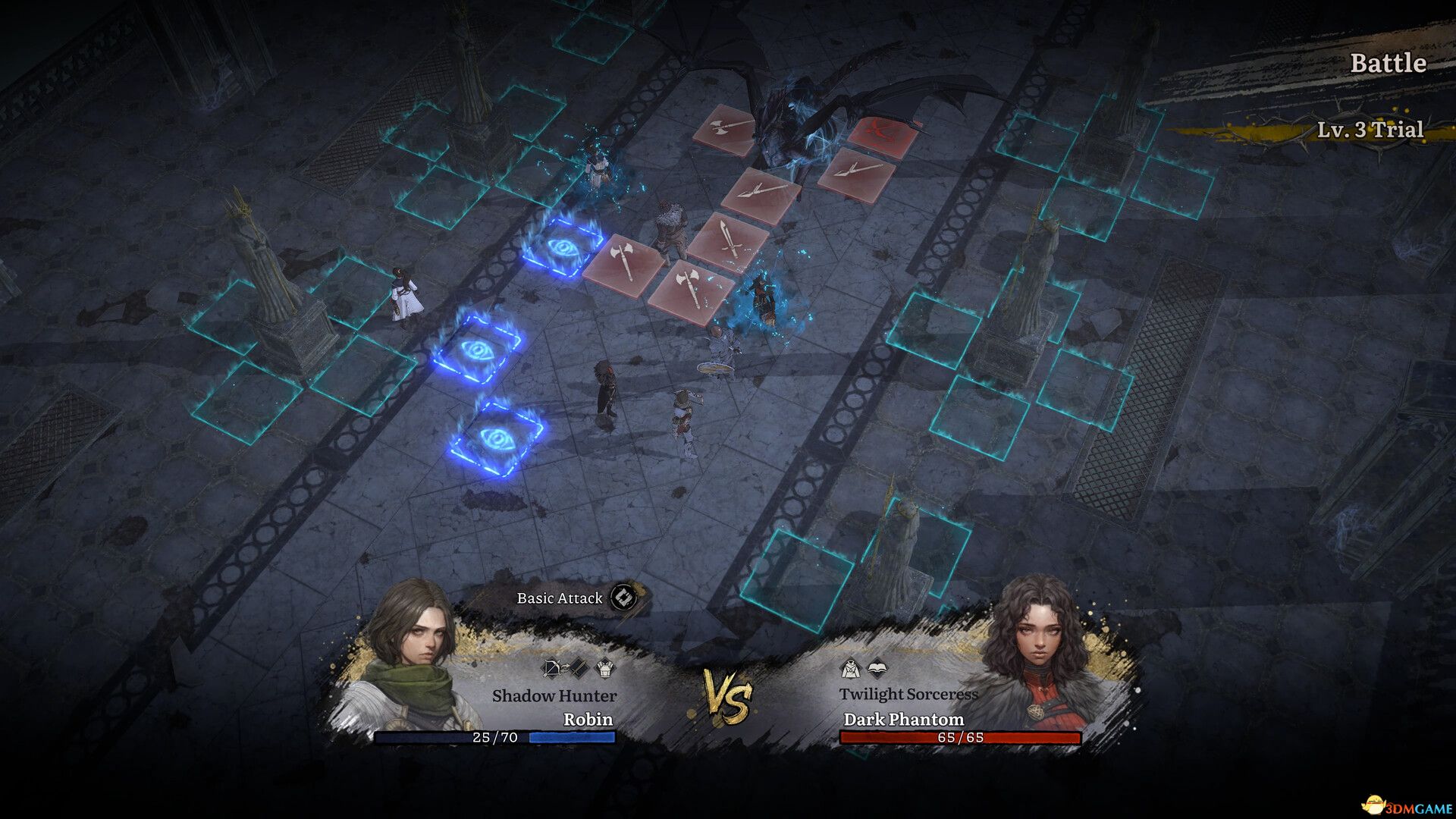Expand the Battle header banner
1456x819 pixels.
tap(1389, 64)
